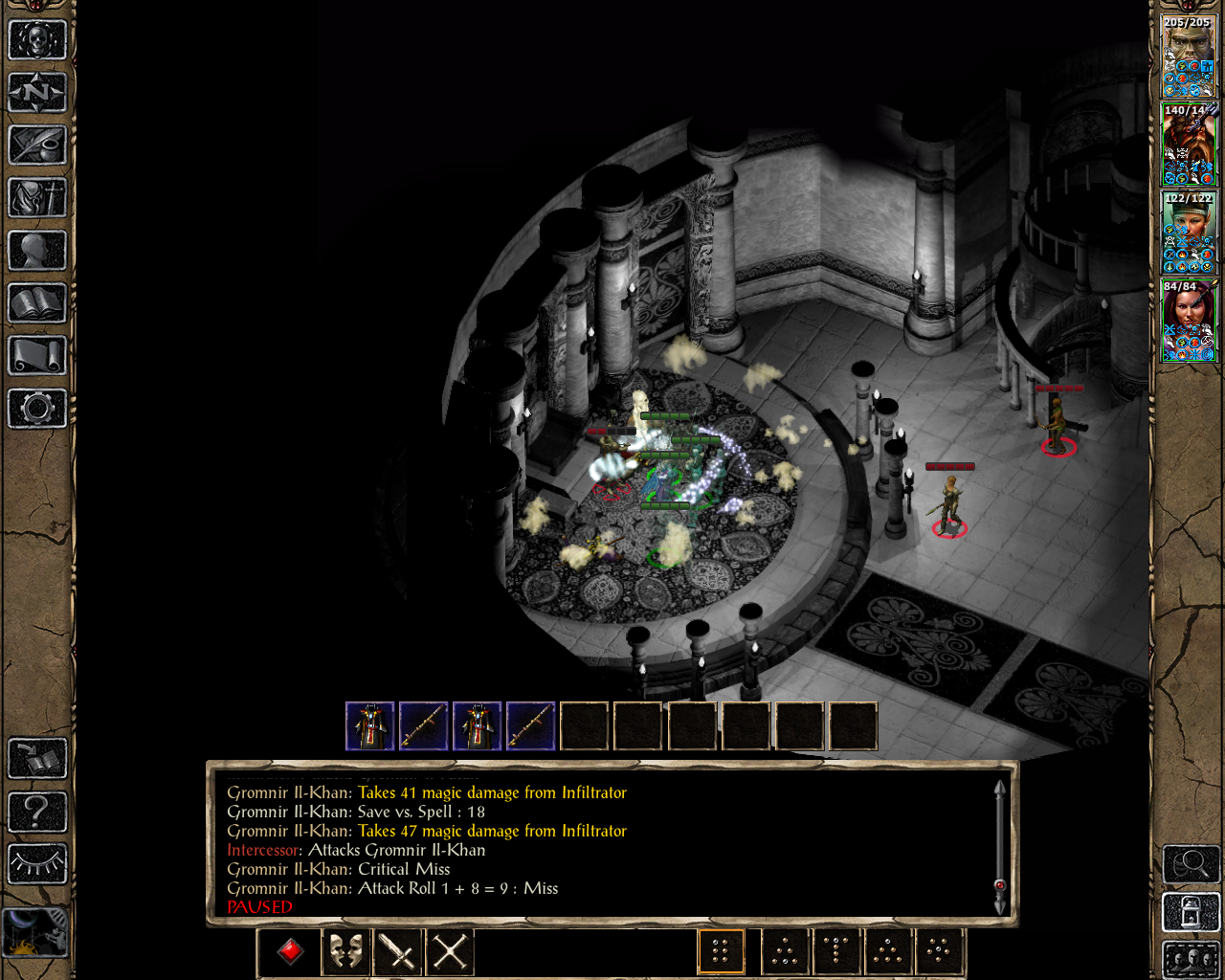Open the mage spellbook
The height and width of the screenshot is (980, 1225).
pos(38,304)
